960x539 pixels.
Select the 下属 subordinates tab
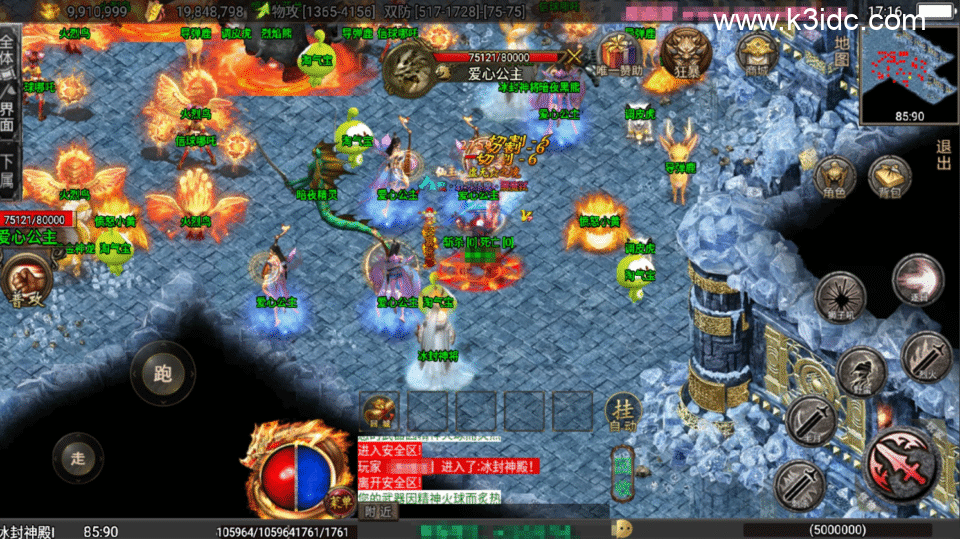tap(9, 172)
